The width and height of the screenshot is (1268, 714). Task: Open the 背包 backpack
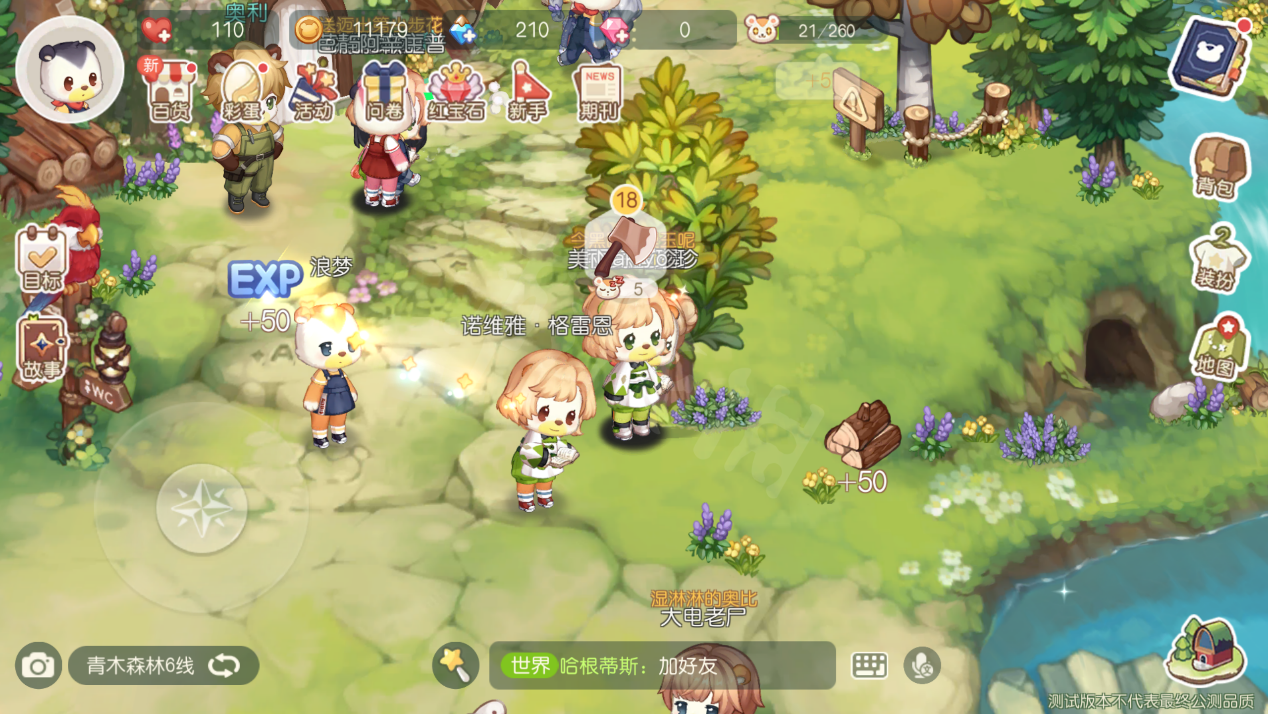pos(1219,167)
